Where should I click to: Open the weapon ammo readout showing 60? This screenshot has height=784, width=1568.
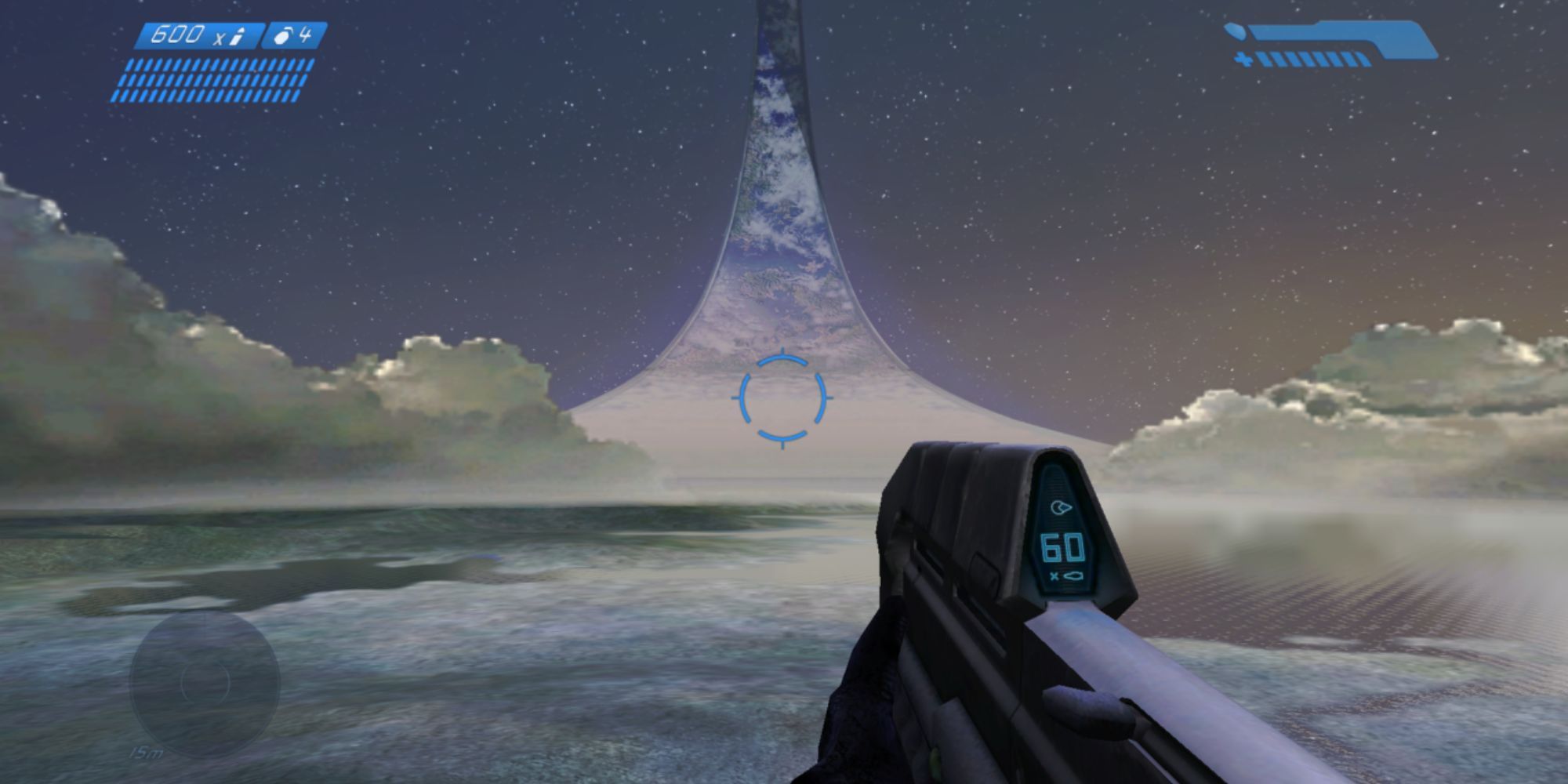coord(1062,547)
